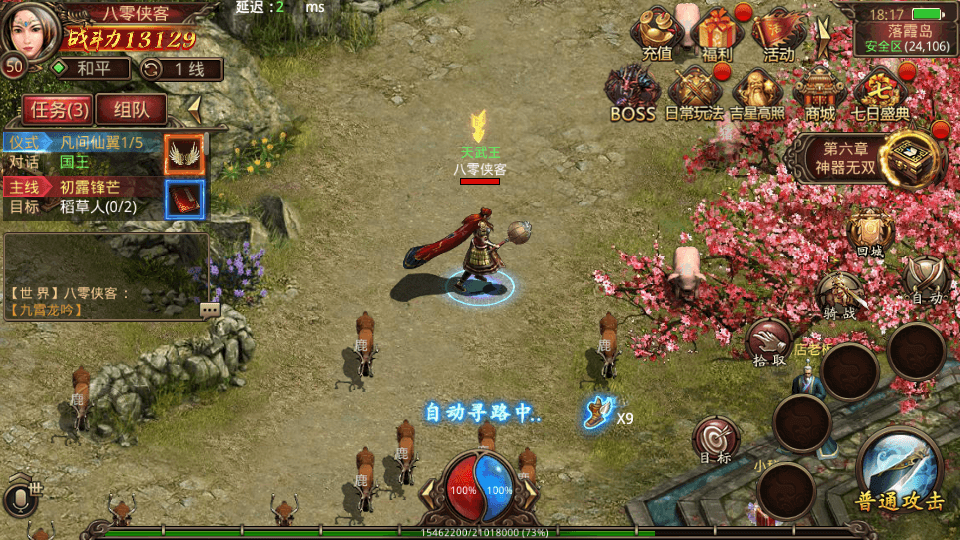Open the 吉星高照 lucky star event
This screenshot has height=540, width=960.
[757, 93]
